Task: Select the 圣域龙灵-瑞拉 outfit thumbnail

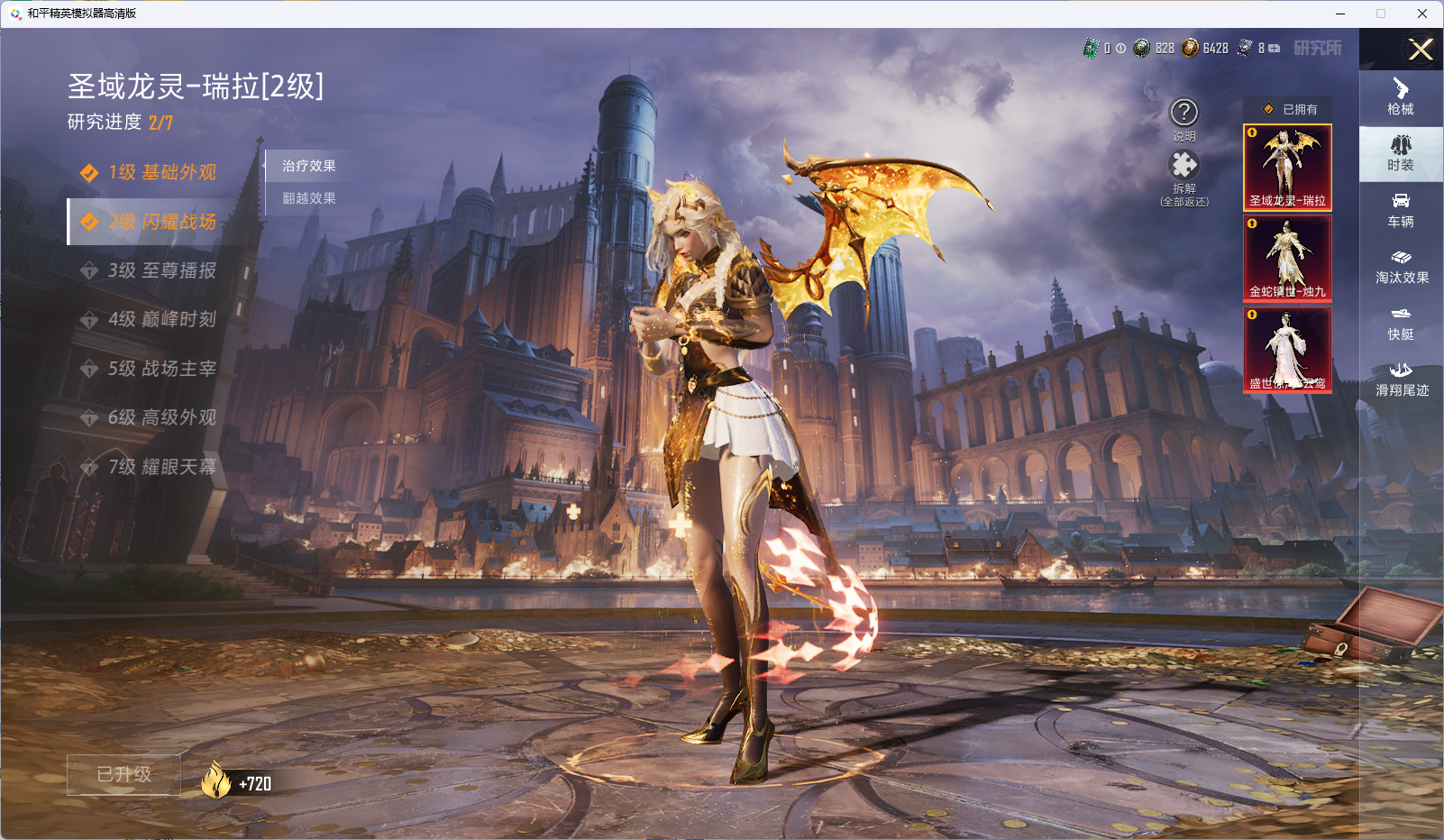Action: 1287,168
